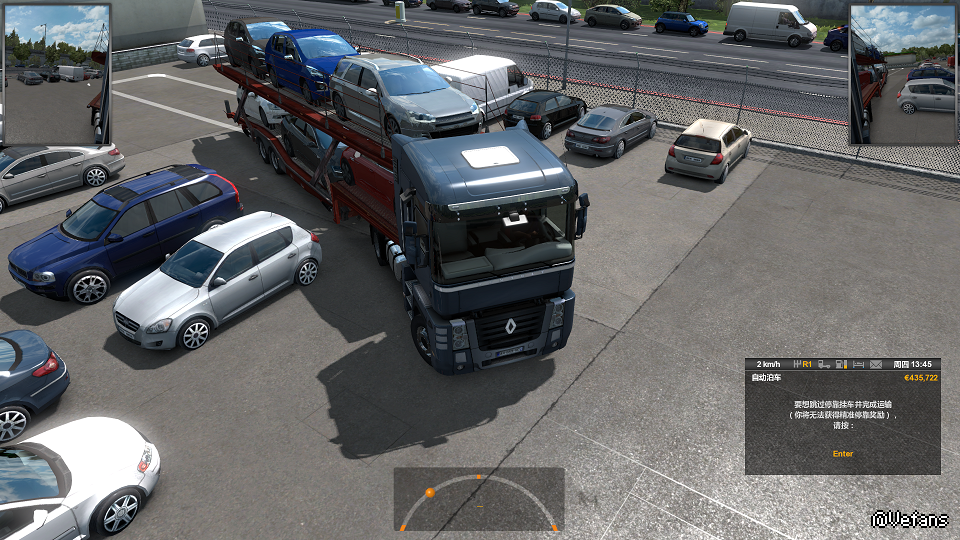This screenshot has width=960, height=540.
Task: Select the gearbox shifter icon
Action: point(795,364)
